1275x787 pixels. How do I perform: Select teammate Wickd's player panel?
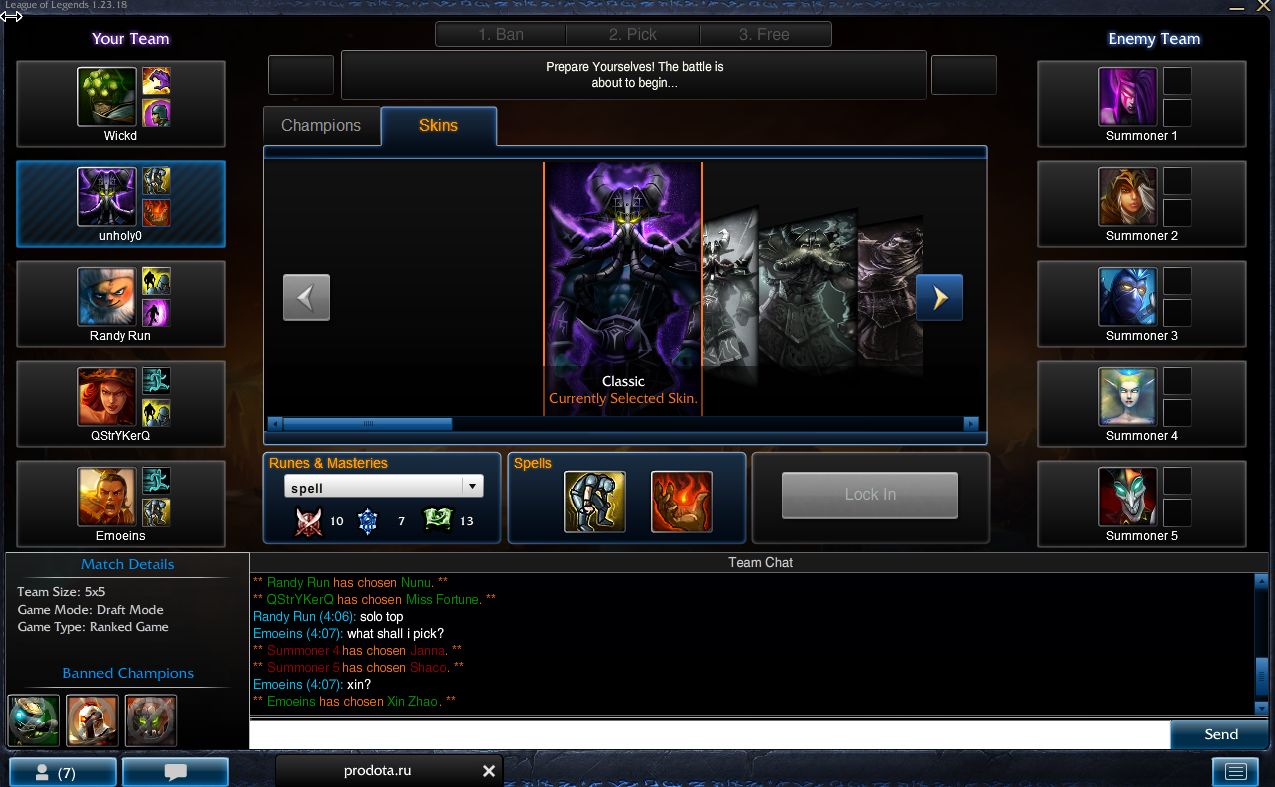[x=120, y=104]
